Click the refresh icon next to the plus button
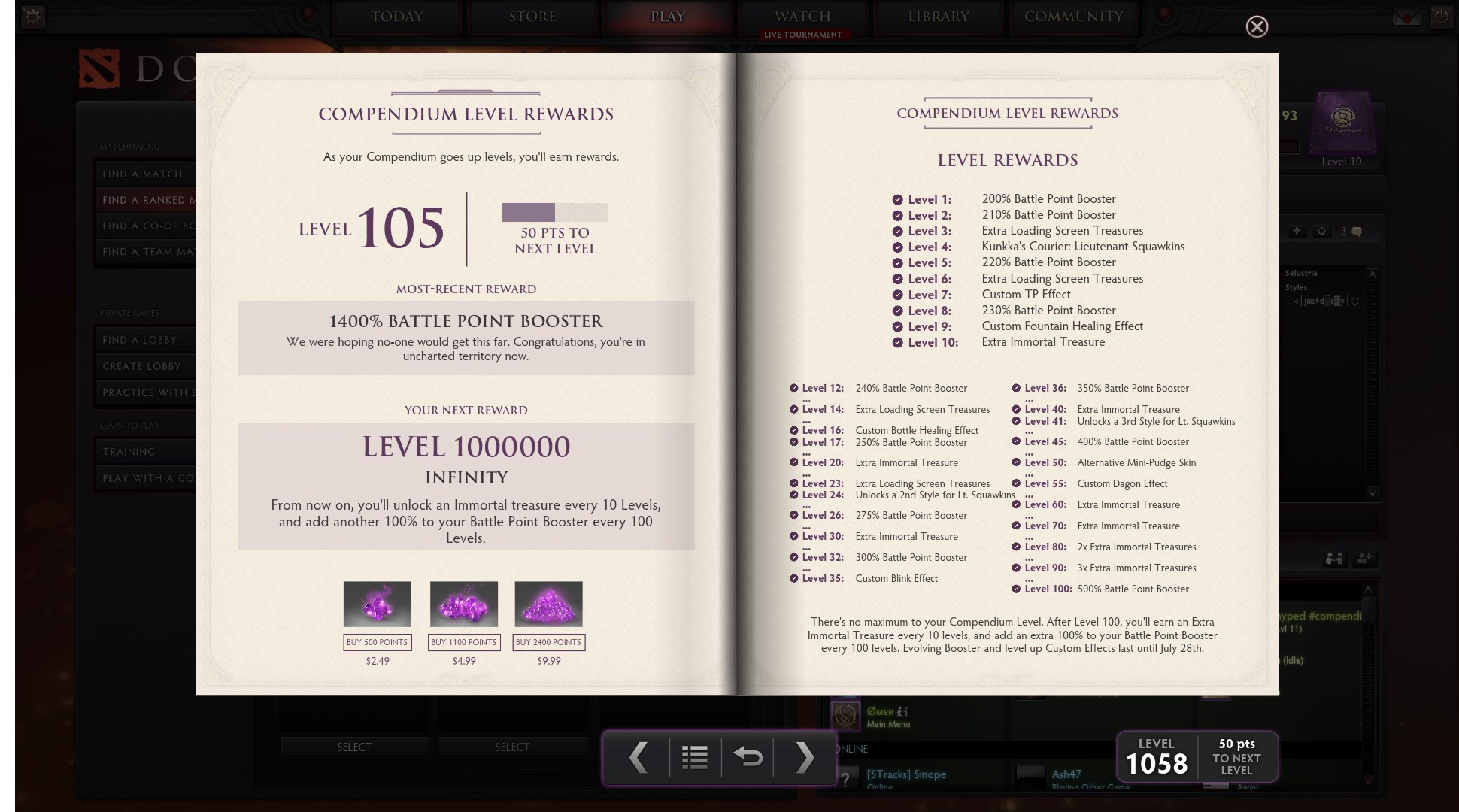This screenshot has width=1459, height=812. pos(1321,232)
